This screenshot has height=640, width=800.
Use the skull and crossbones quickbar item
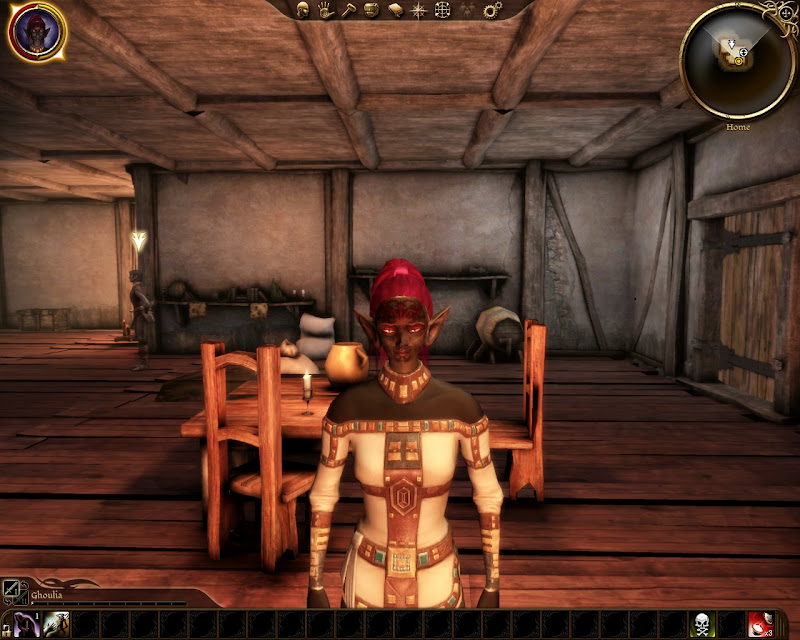tap(703, 624)
